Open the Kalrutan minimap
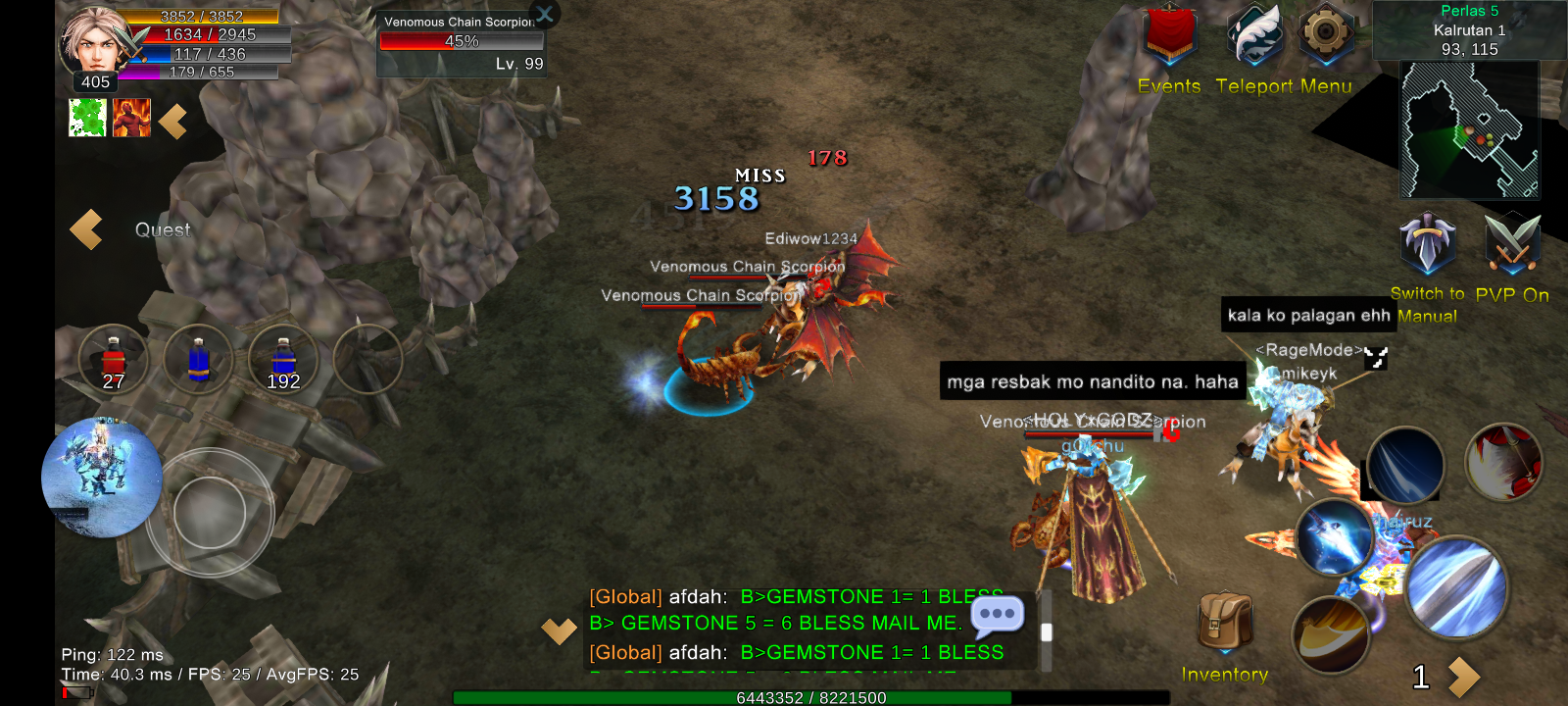 (1468, 129)
